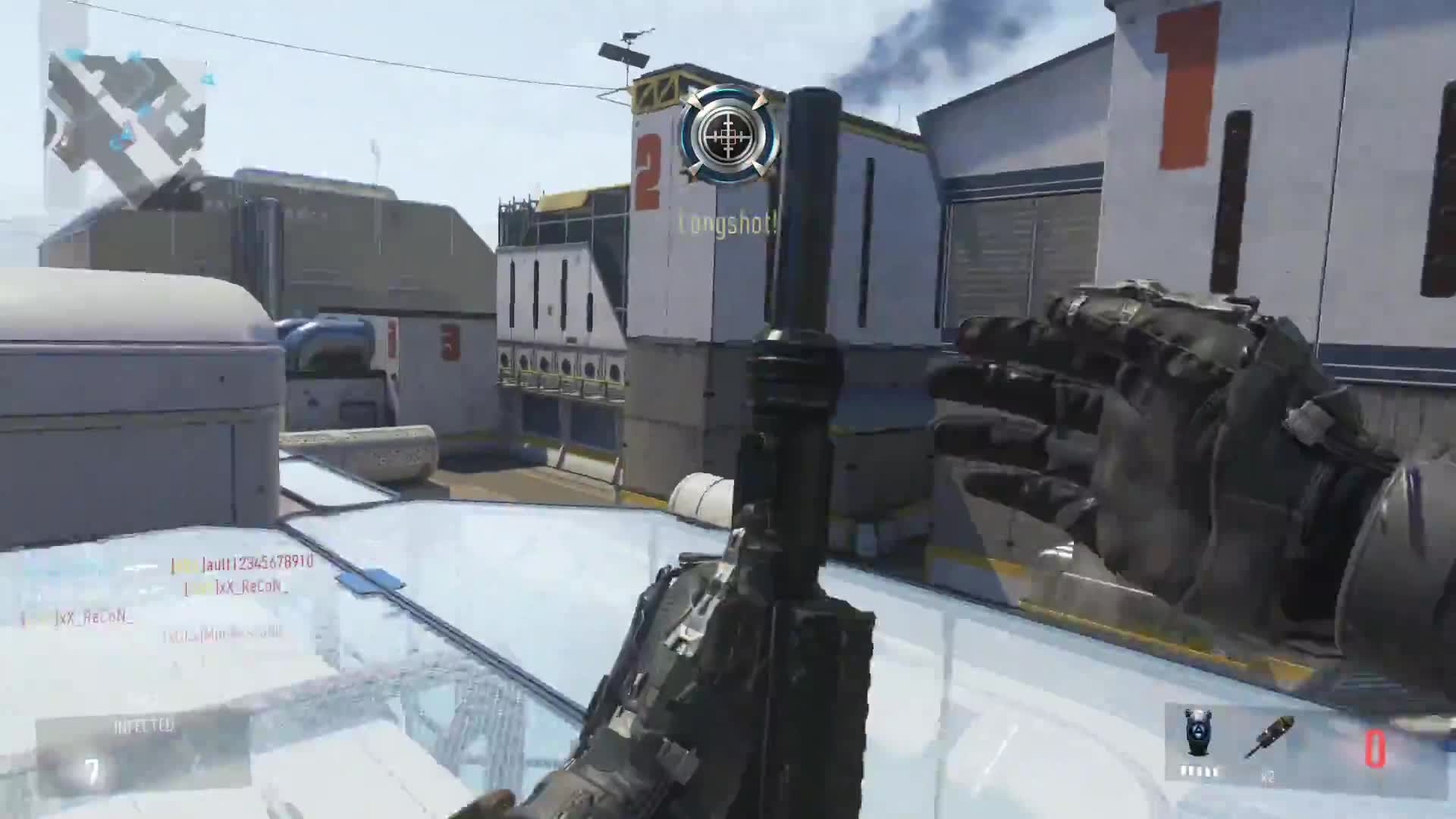Click the red 0 ammo counter
Screen dimensions: 1456x819
[1375, 747]
